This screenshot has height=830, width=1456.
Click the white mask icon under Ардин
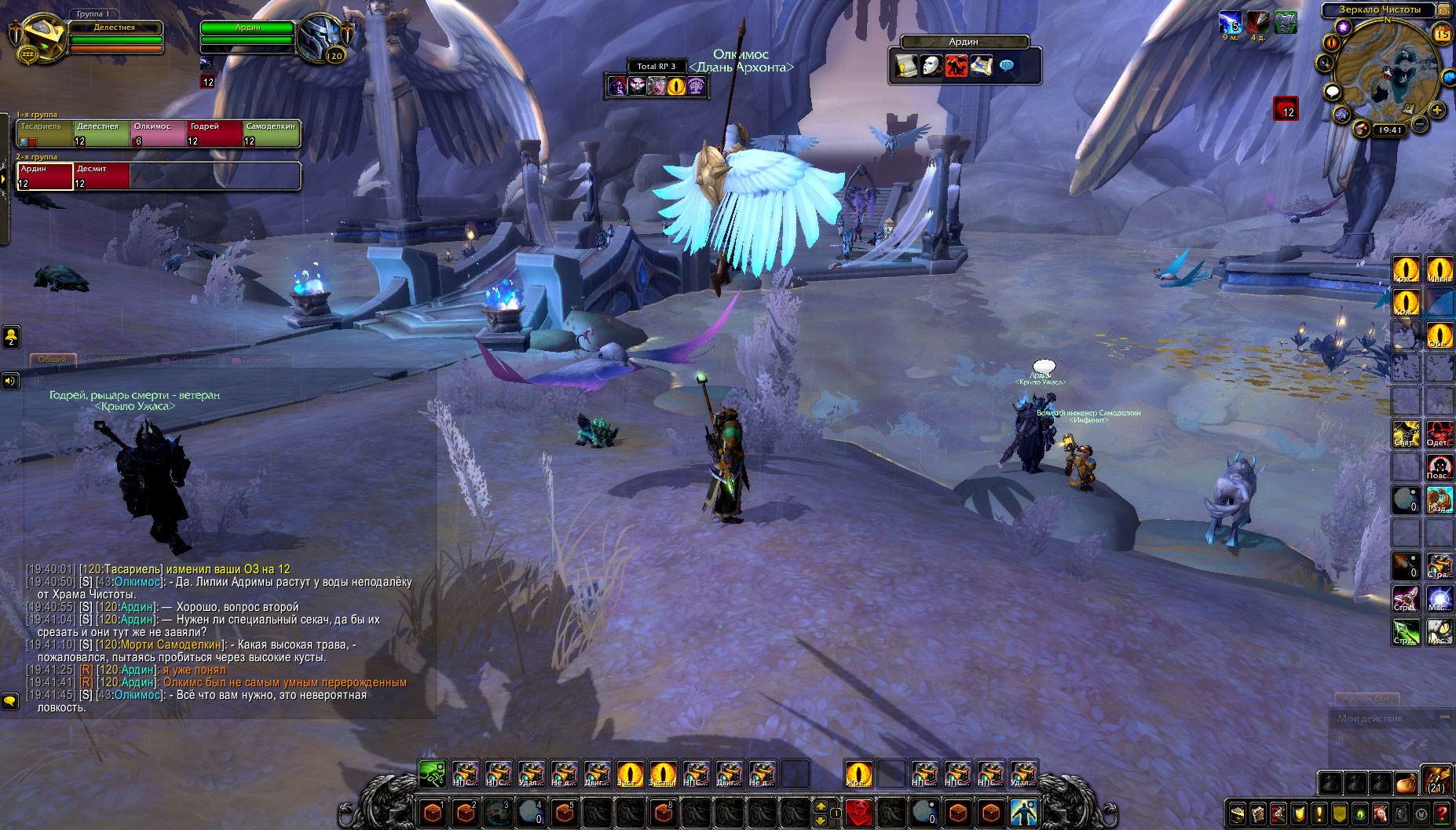931,66
